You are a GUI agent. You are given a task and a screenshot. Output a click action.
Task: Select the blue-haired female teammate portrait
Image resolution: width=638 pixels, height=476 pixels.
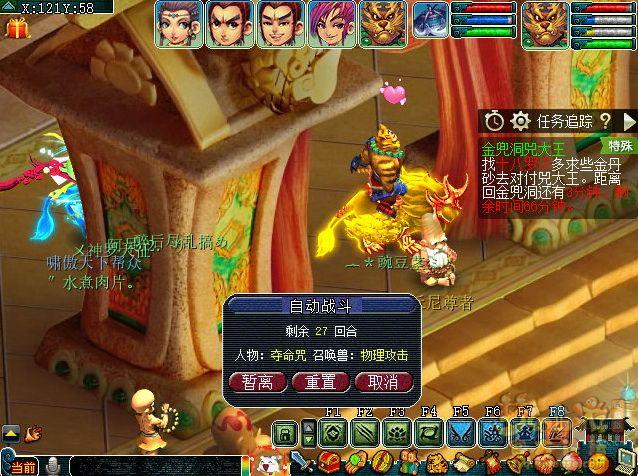(x=178, y=23)
